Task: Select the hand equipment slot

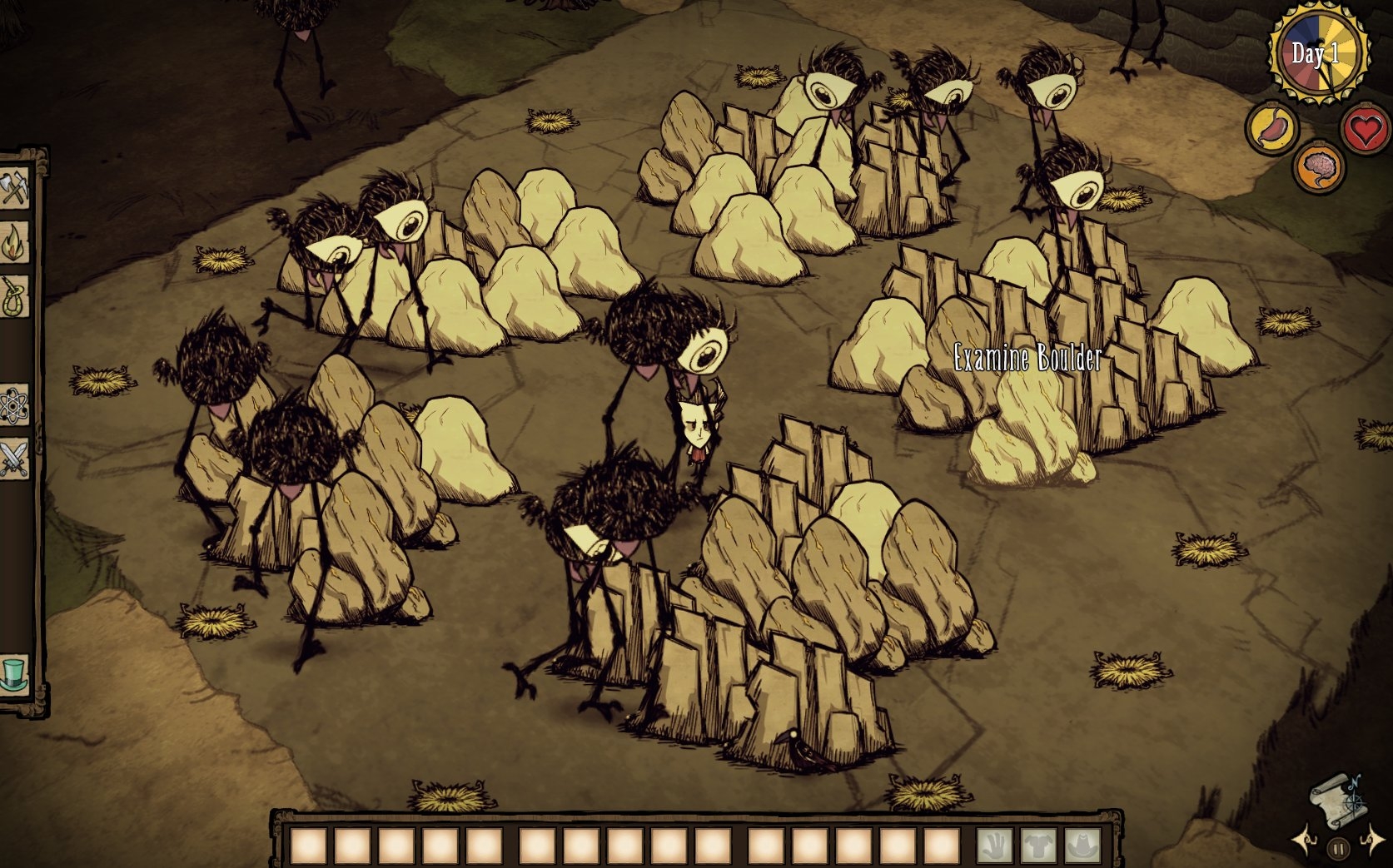Action: [x=994, y=846]
